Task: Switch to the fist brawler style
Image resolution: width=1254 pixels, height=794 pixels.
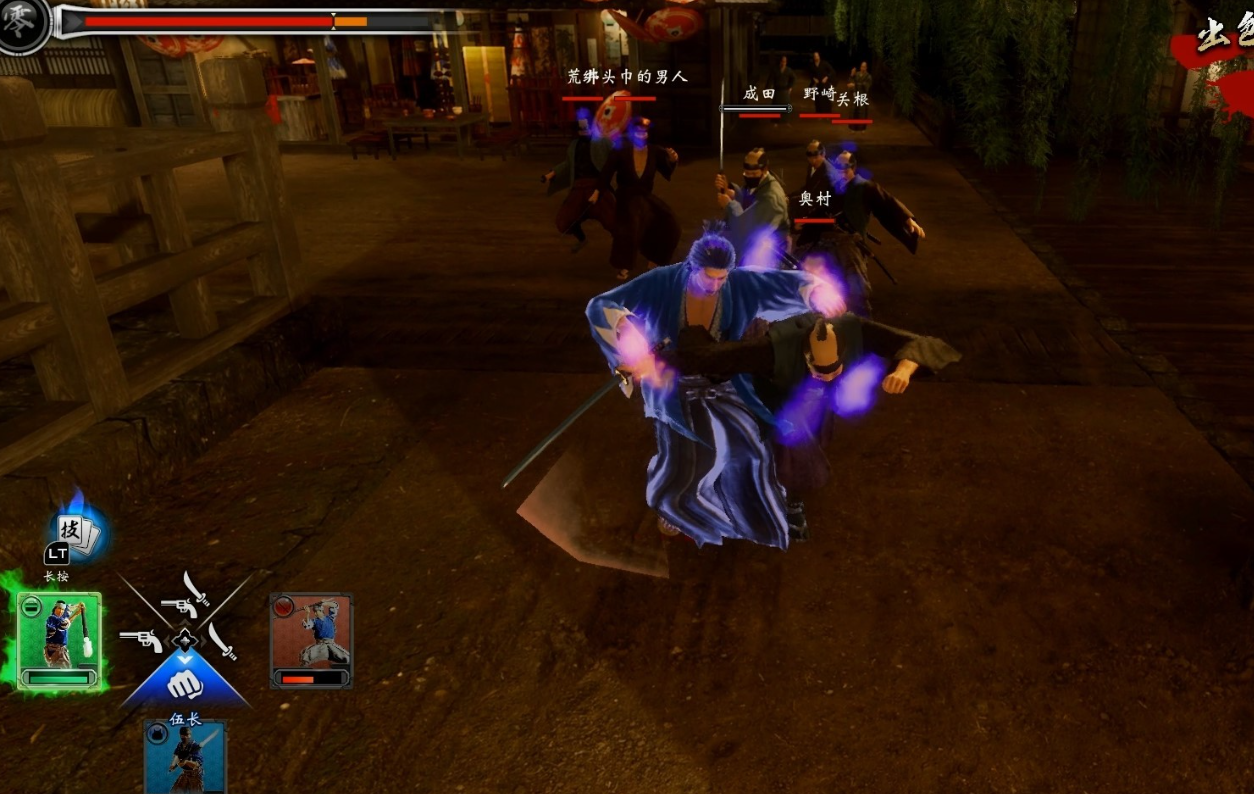Action: tap(185, 685)
